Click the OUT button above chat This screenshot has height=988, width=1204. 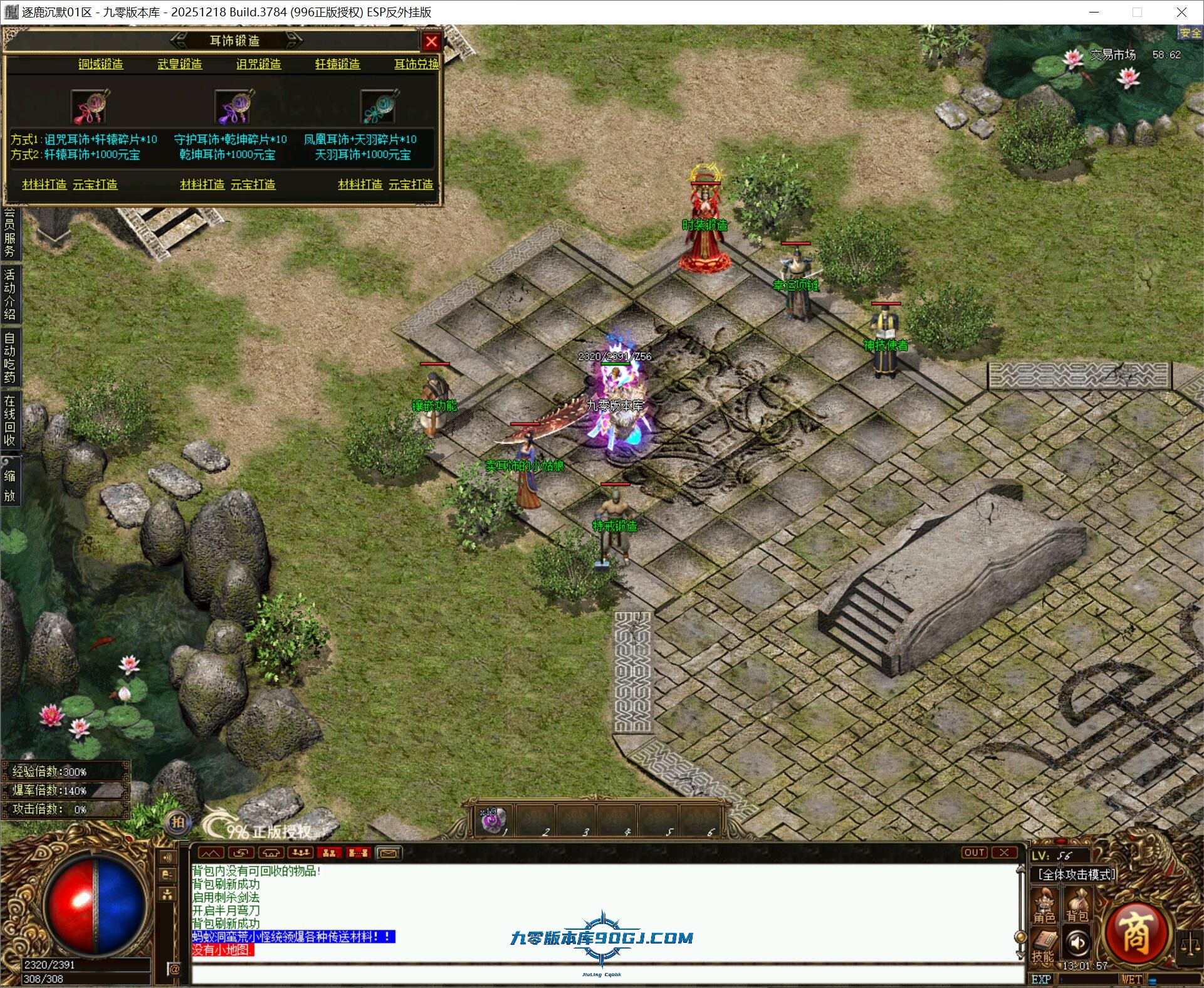coord(974,853)
